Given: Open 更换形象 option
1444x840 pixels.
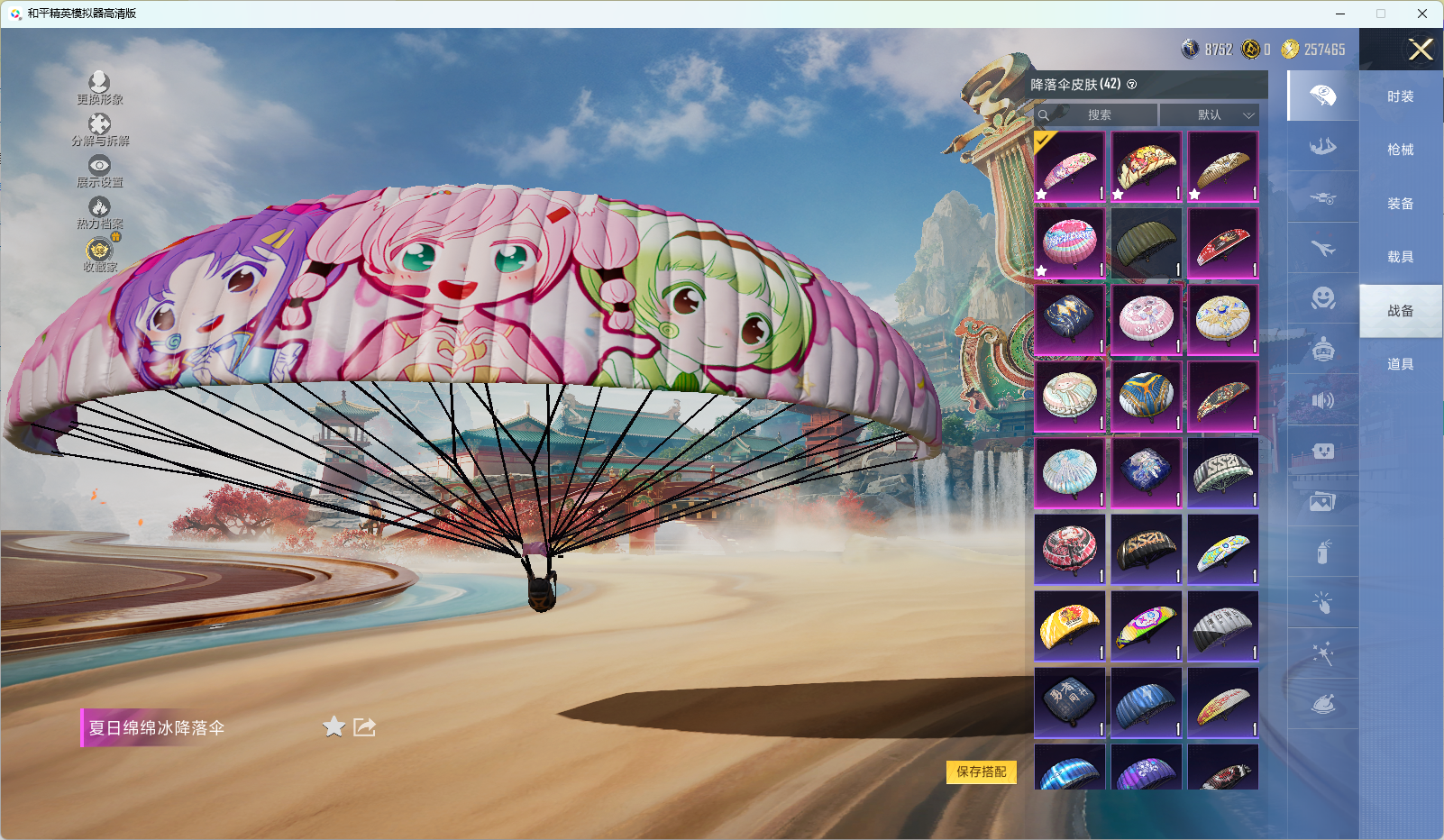Looking at the screenshot, I should (99, 87).
